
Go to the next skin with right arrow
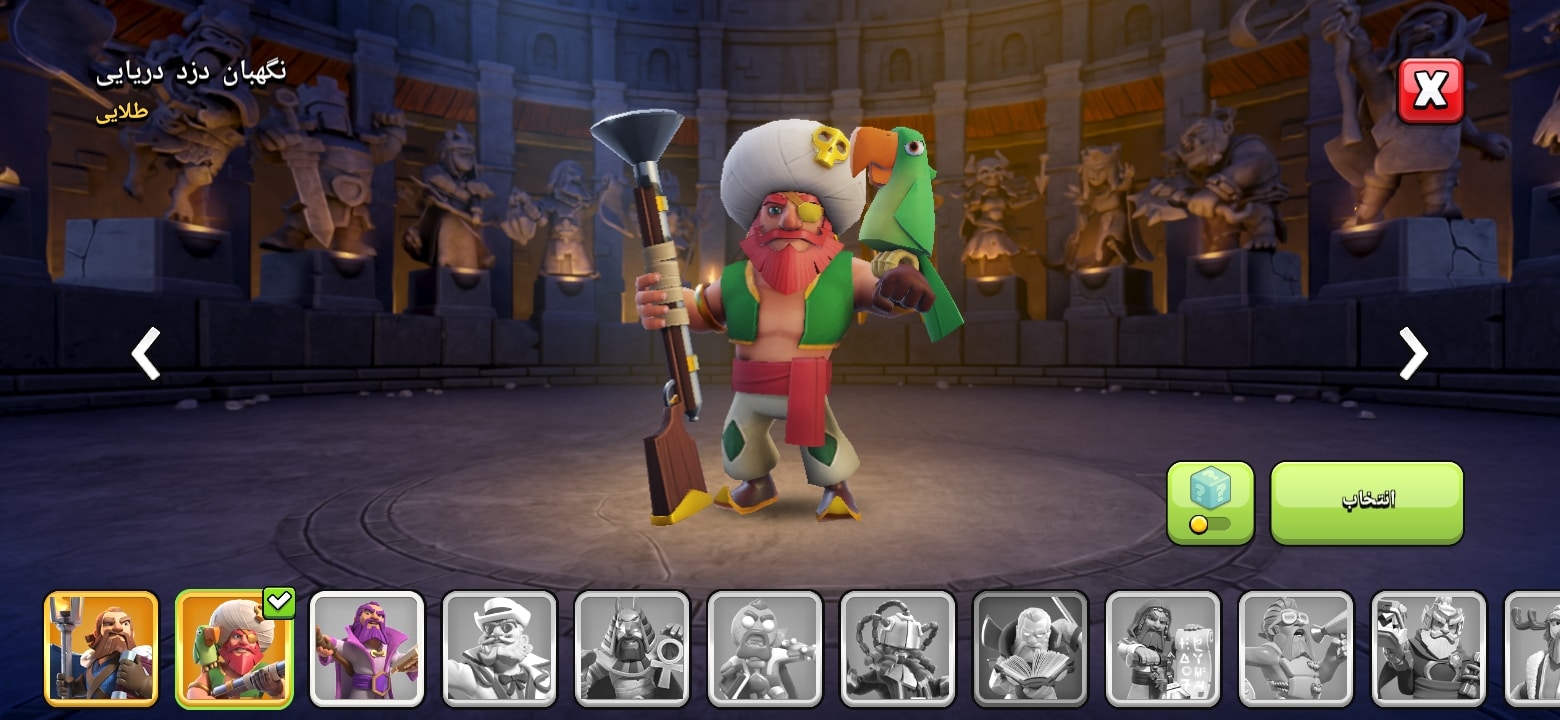click(x=1413, y=353)
